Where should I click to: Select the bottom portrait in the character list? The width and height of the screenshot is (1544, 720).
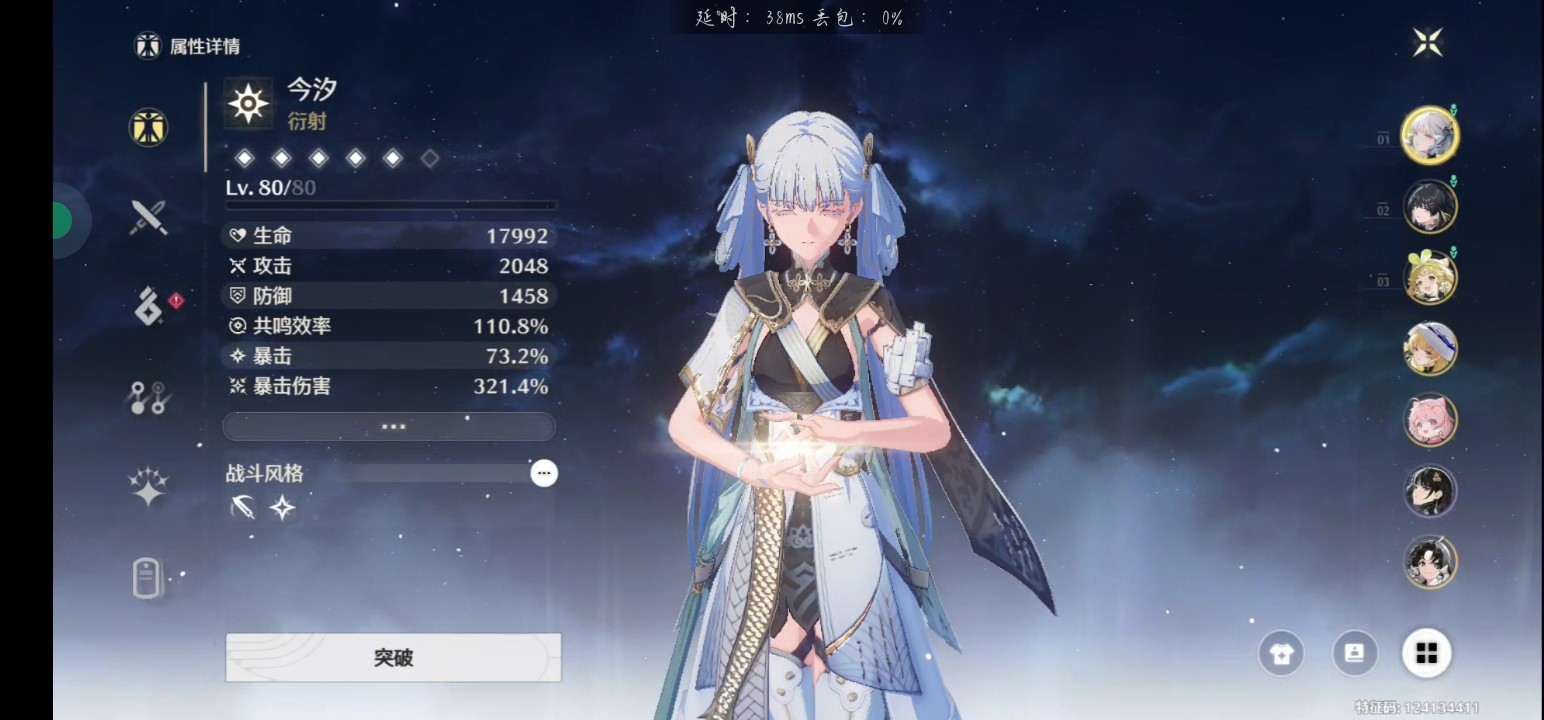(x=1429, y=562)
